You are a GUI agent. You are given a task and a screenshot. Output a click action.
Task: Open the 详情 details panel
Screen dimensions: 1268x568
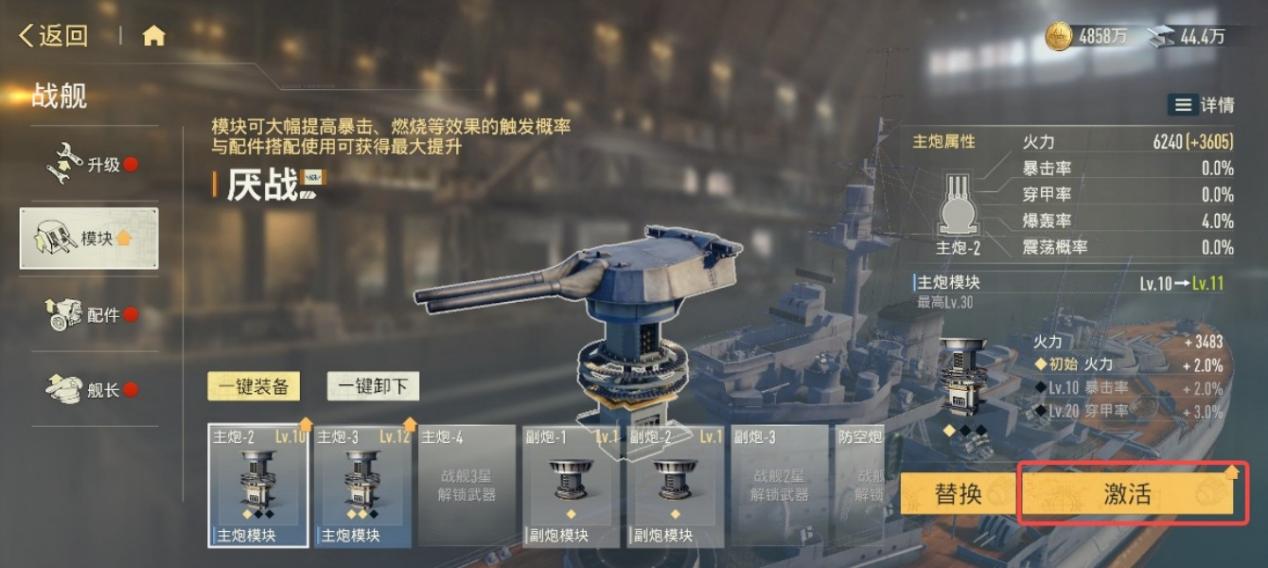point(1201,105)
